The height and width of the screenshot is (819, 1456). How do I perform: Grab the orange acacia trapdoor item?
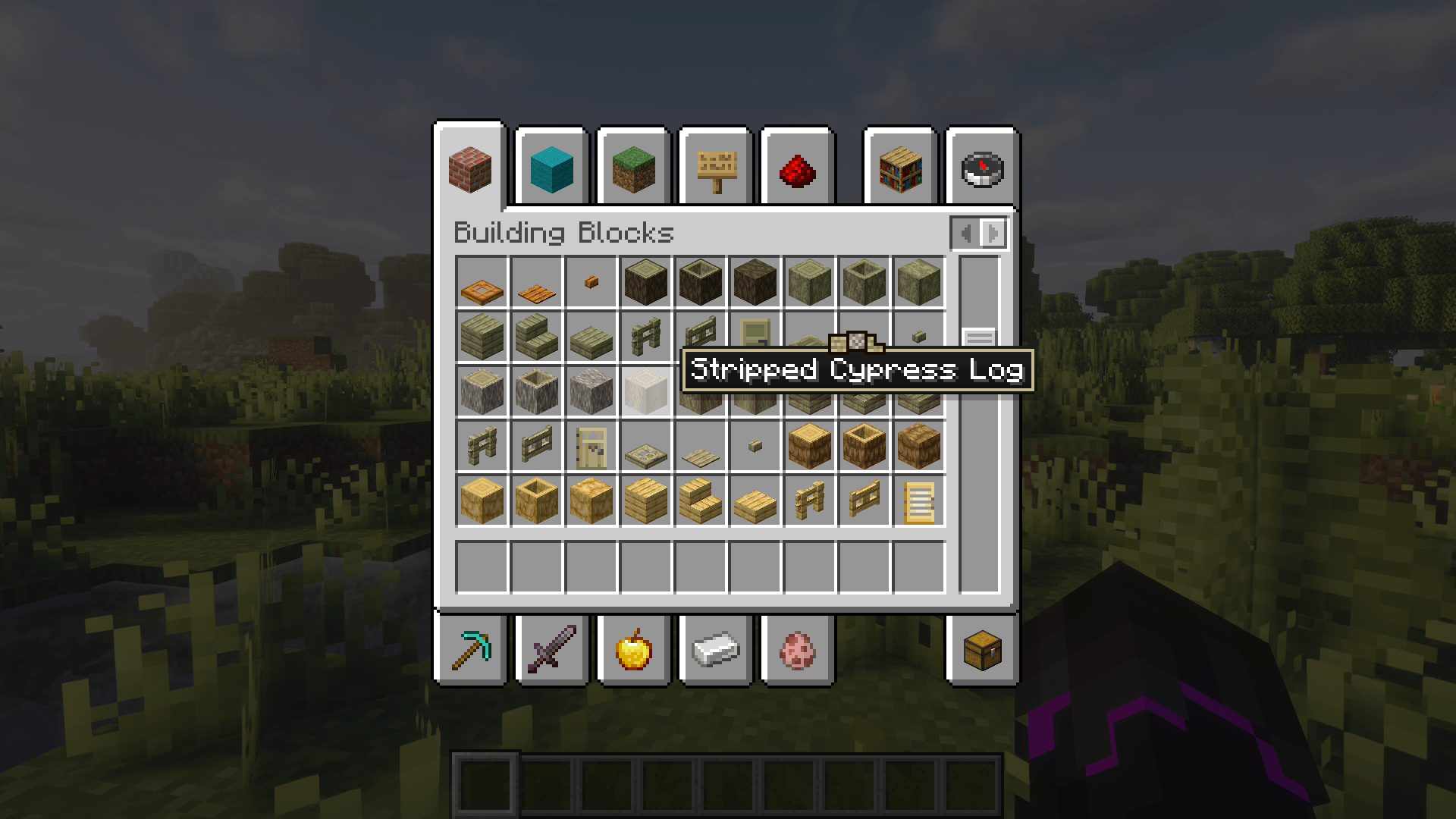483,284
